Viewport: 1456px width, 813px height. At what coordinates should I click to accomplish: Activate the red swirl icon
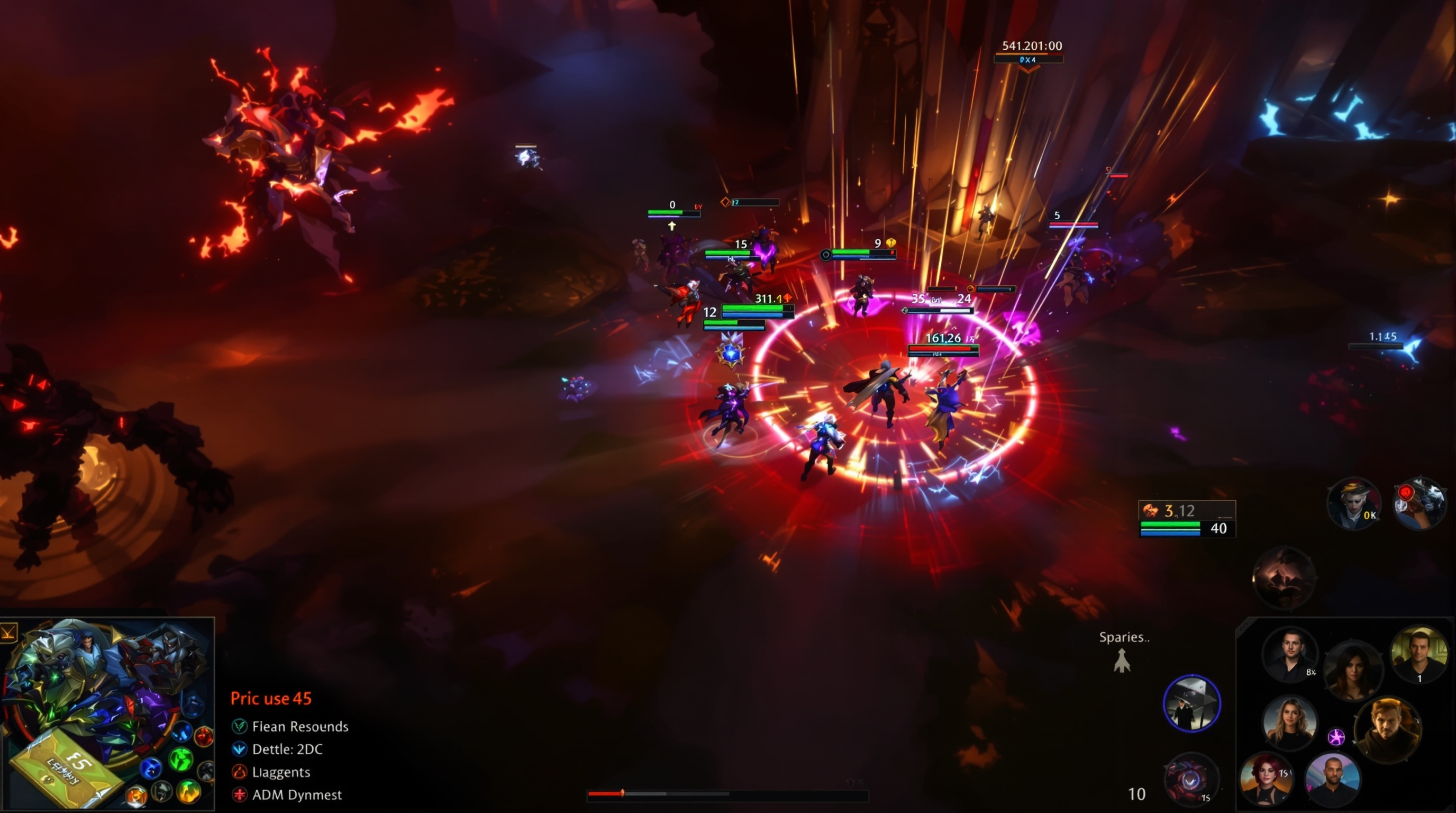click(x=1190, y=779)
